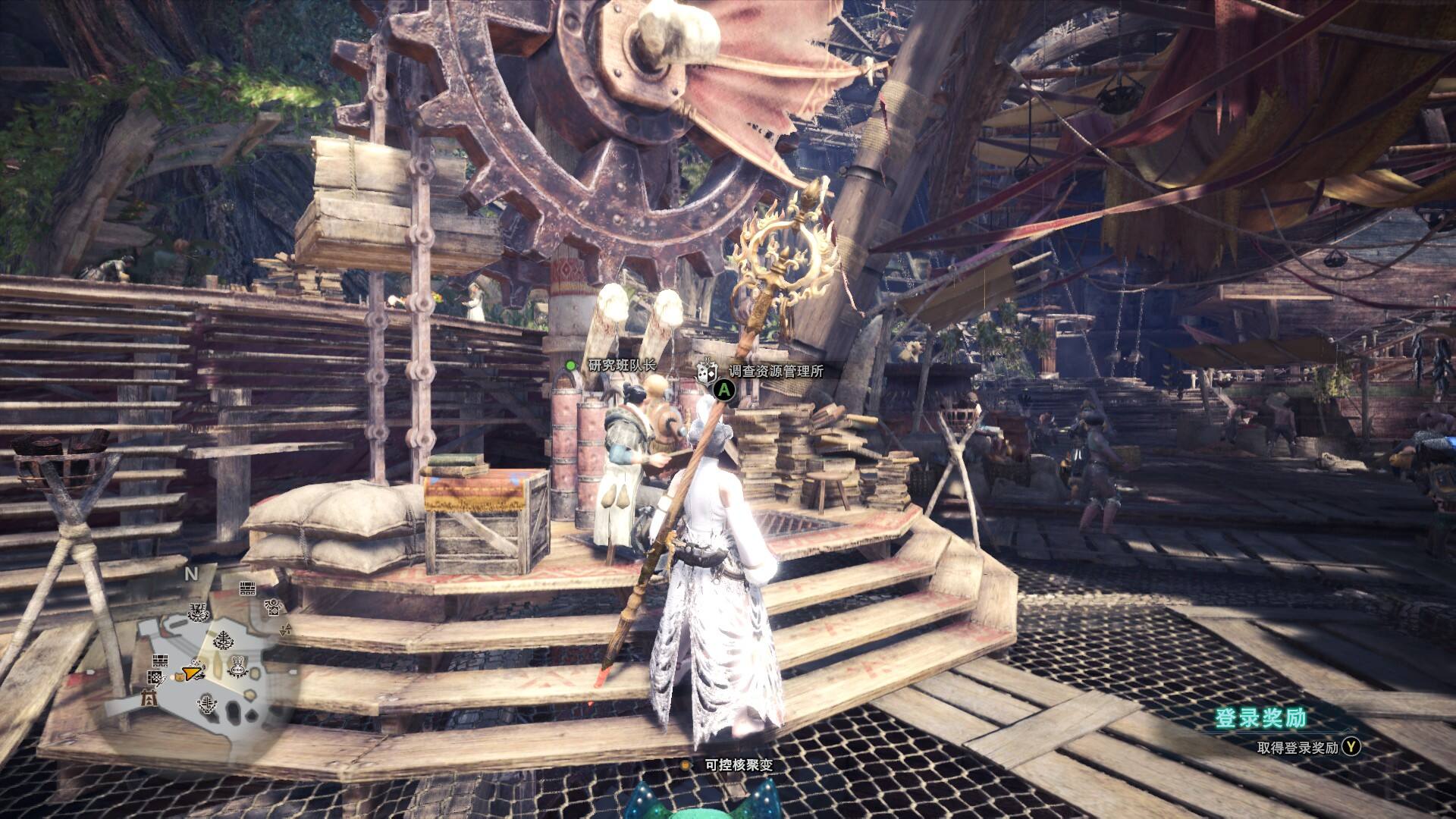Open the 登录奖励 login bonus notification

coord(1260,718)
